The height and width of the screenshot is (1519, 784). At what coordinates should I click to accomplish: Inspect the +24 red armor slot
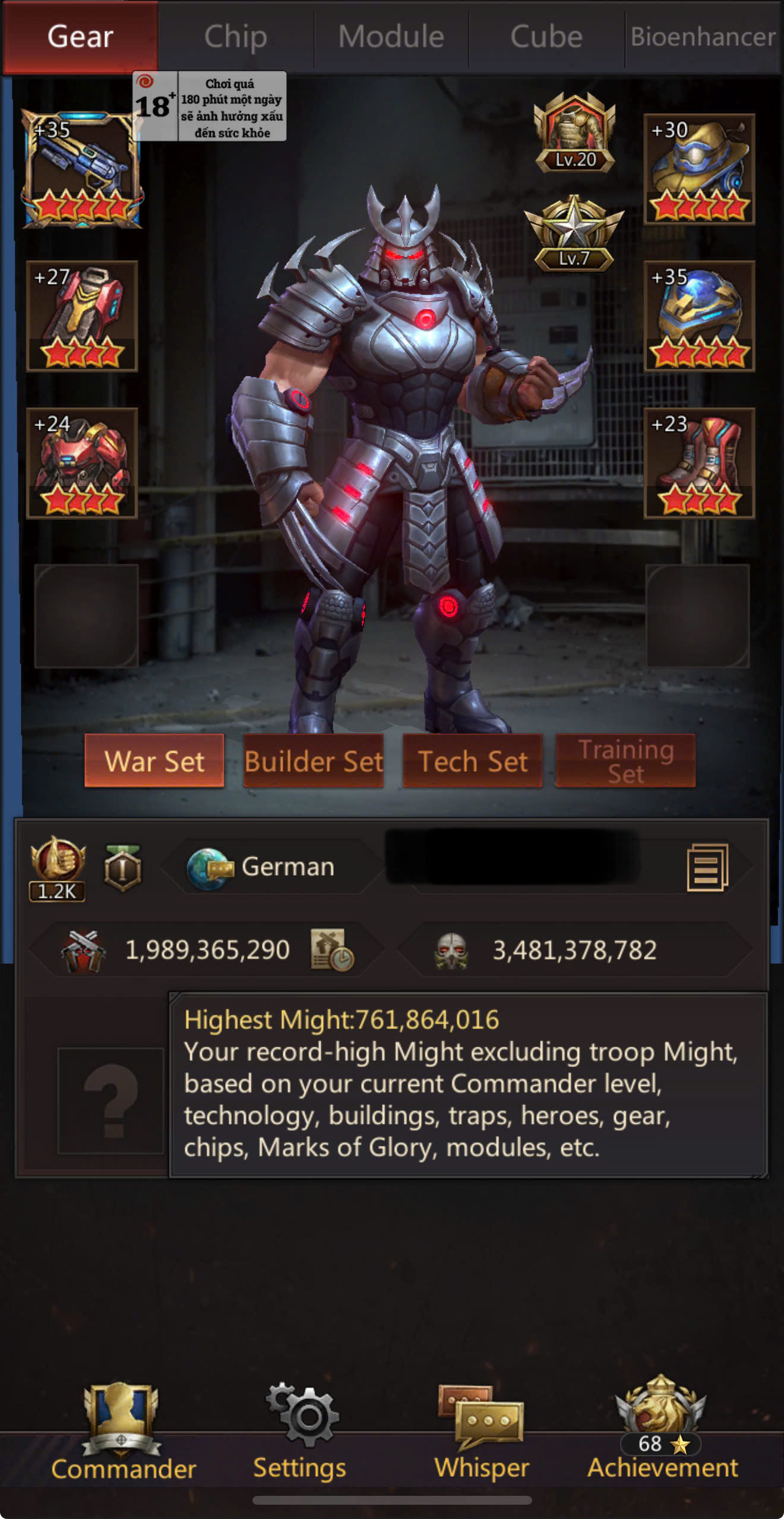82,463
